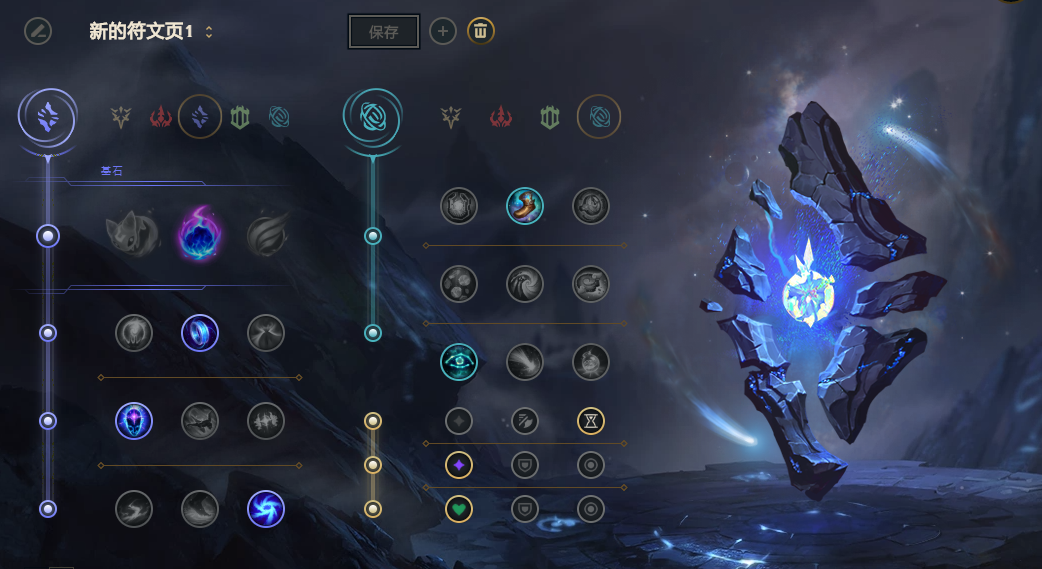The width and height of the screenshot is (1042, 569).
Task: Add a new rune page with plus button
Action: click(443, 31)
